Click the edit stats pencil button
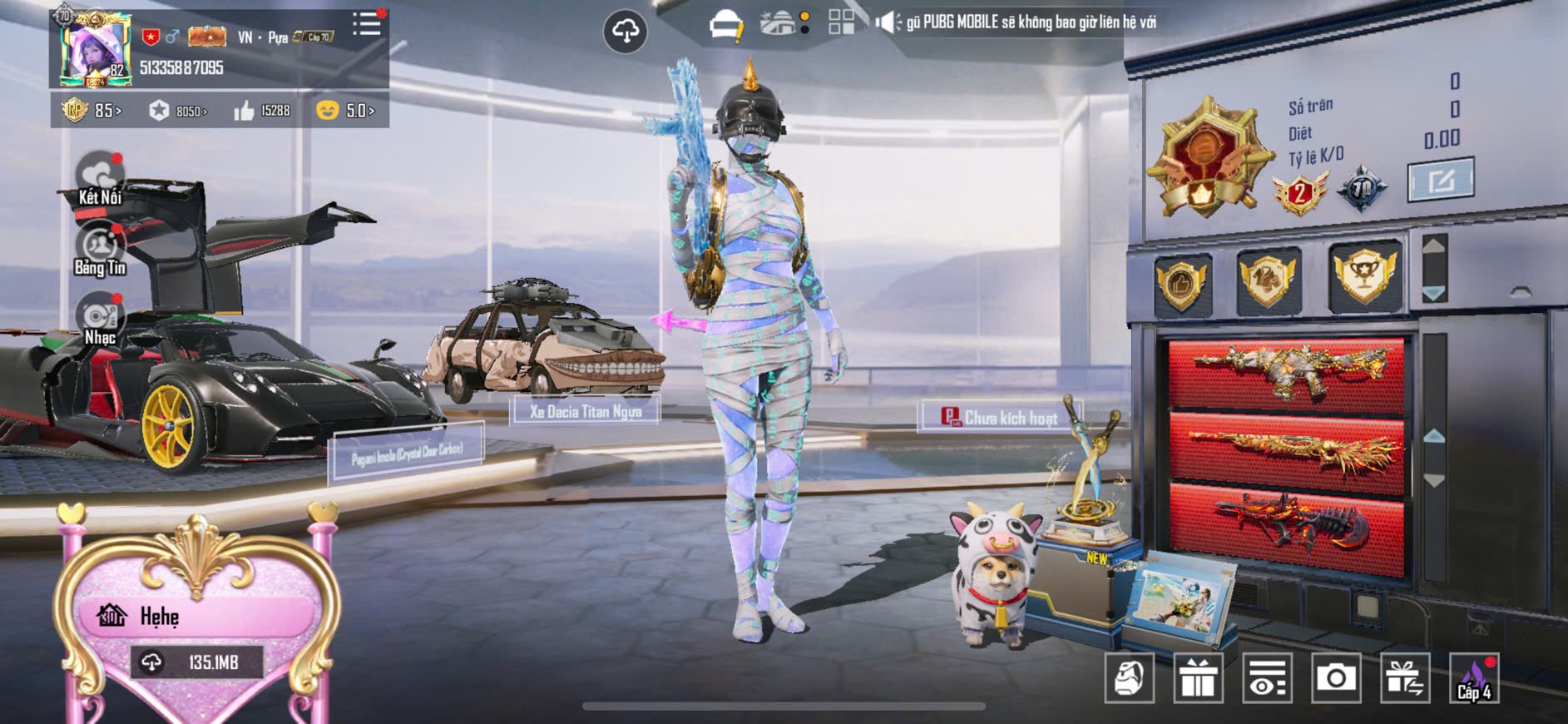Viewport: 1568px width, 724px height. point(1440,180)
